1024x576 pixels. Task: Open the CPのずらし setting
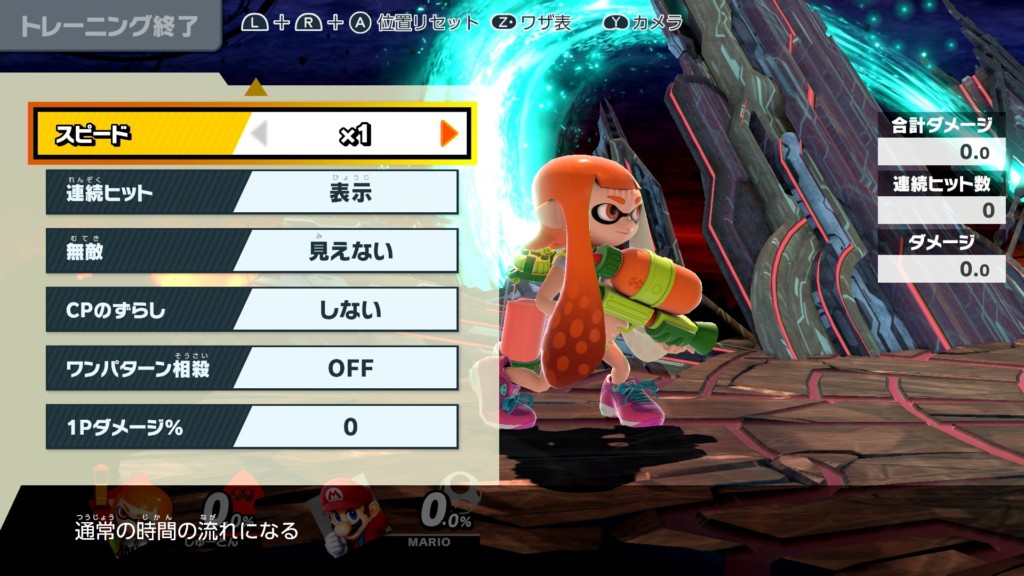(x=252, y=310)
